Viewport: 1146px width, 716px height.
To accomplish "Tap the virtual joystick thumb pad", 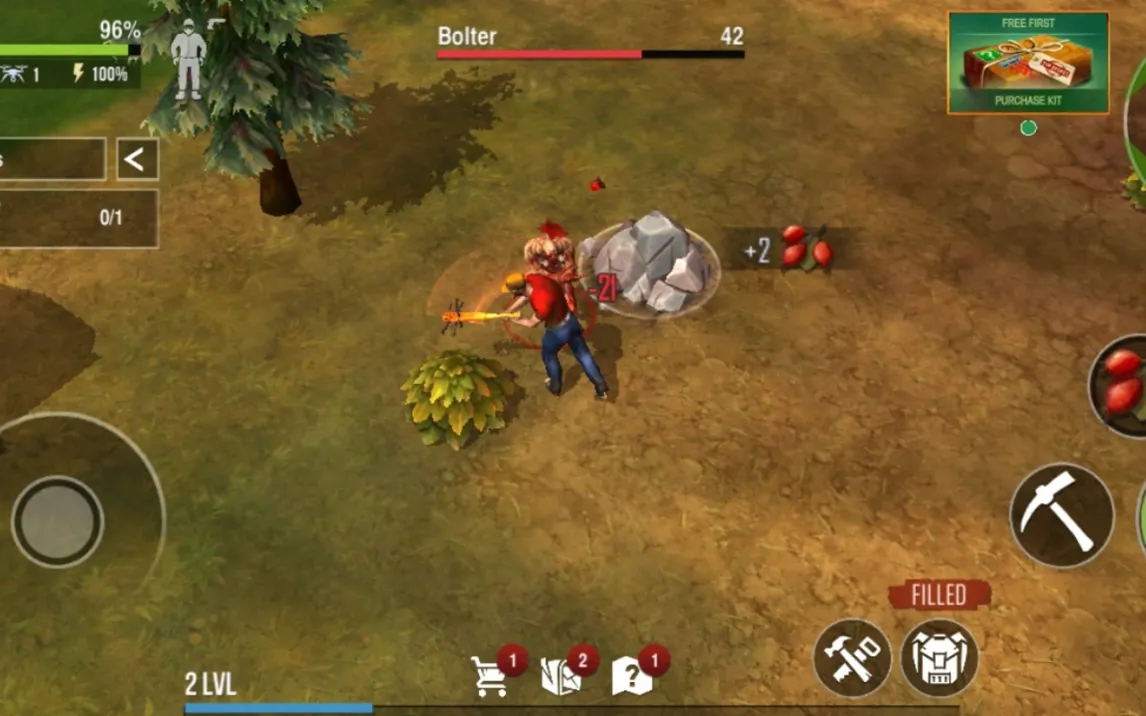I will coord(57,522).
